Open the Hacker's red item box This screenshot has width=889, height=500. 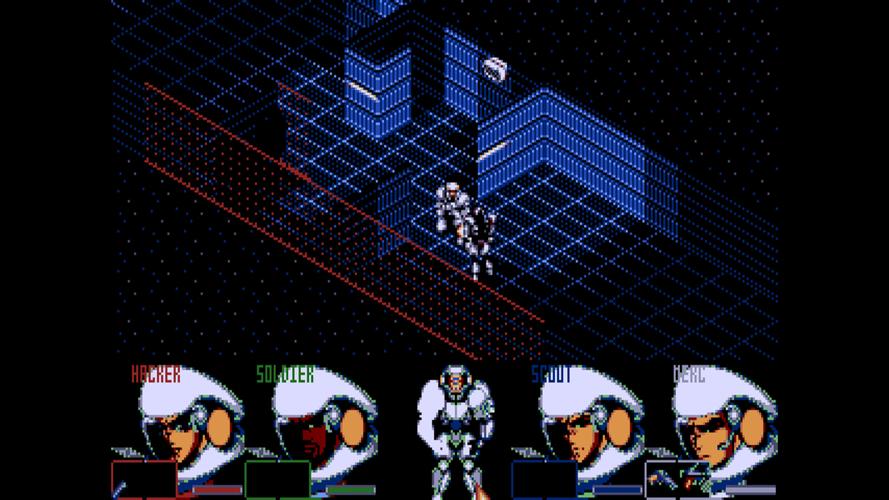point(144,479)
